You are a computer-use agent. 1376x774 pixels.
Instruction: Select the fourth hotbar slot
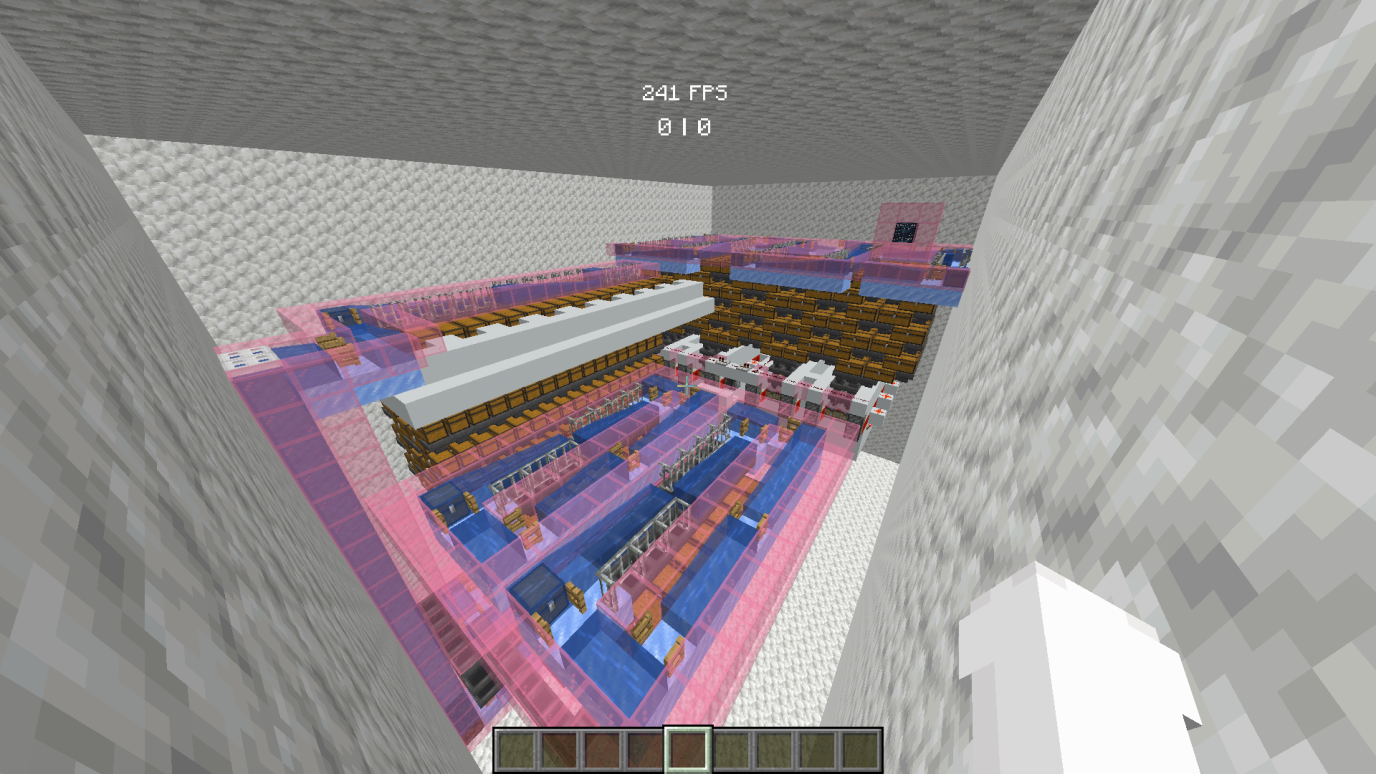point(647,750)
